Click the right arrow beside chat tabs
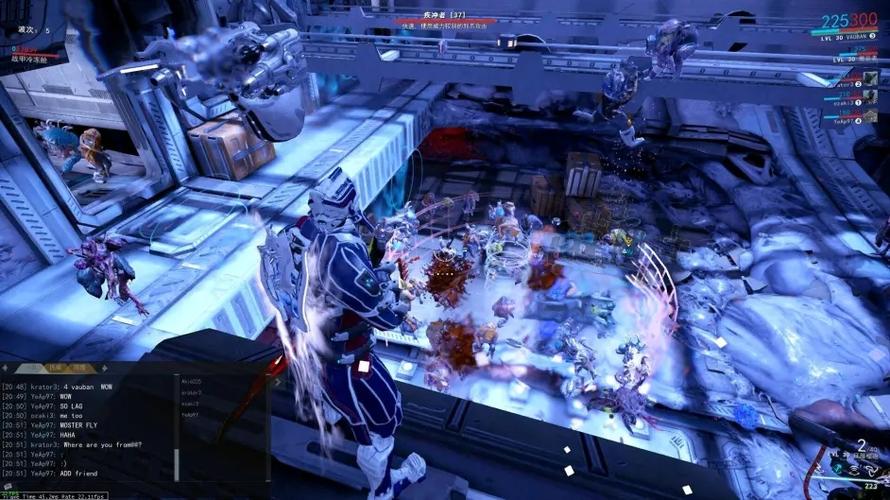Screen dimensions: 890x500 tap(103, 369)
